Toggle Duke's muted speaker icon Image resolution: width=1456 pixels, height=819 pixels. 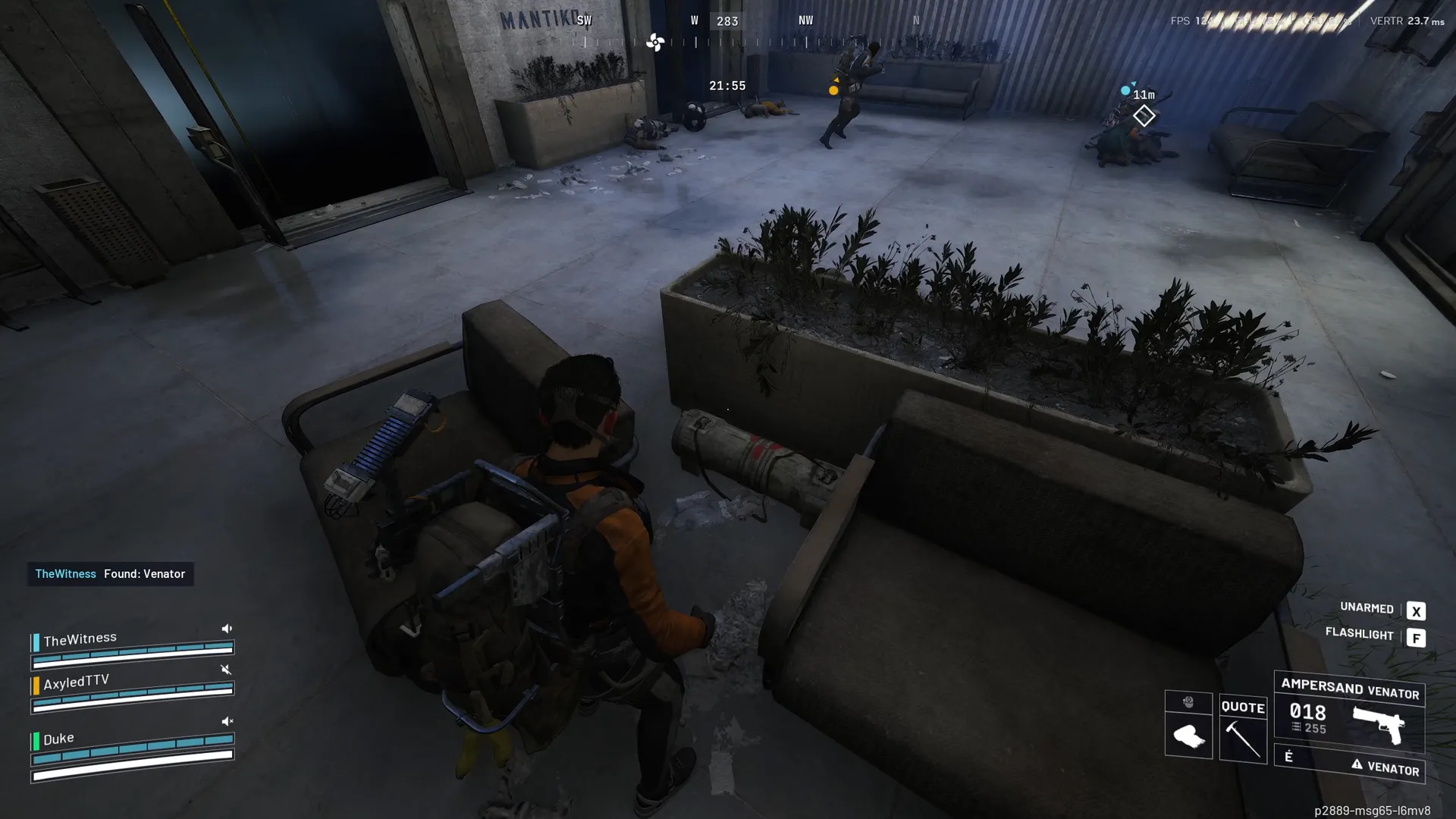(227, 721)
